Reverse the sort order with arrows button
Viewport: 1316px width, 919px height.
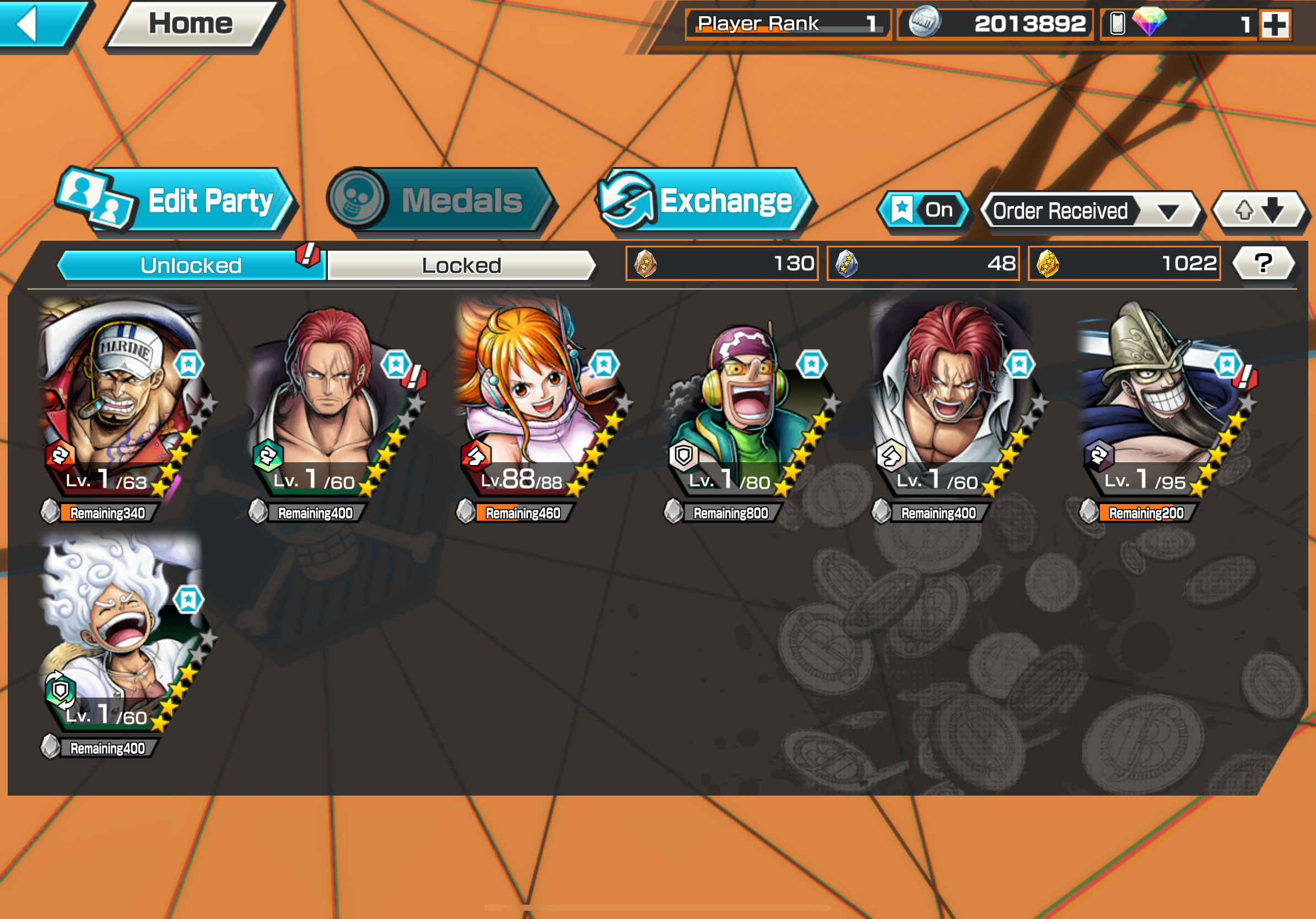coord(1259,210)
